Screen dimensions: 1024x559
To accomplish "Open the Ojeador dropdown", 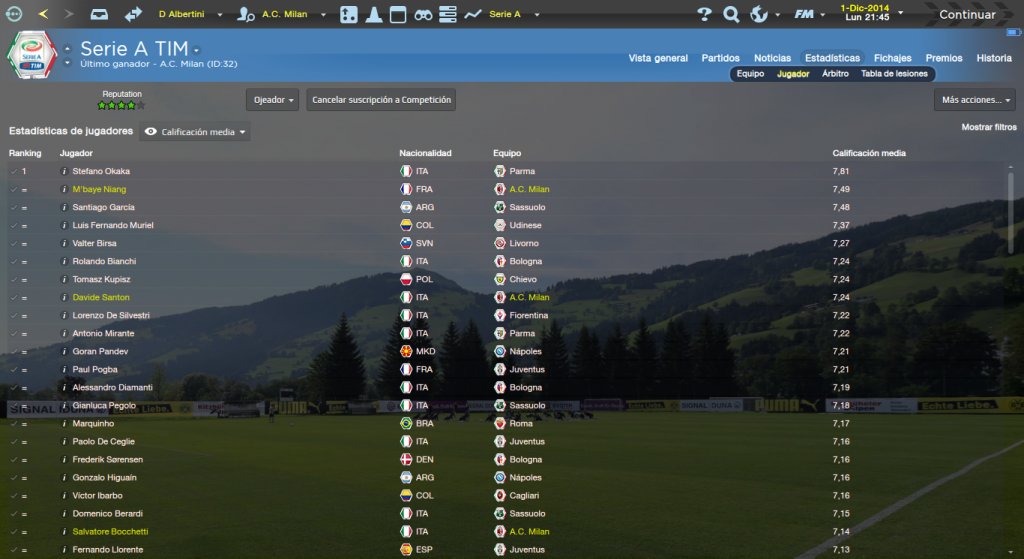I will pyautogui.click(x=272, y=100).
